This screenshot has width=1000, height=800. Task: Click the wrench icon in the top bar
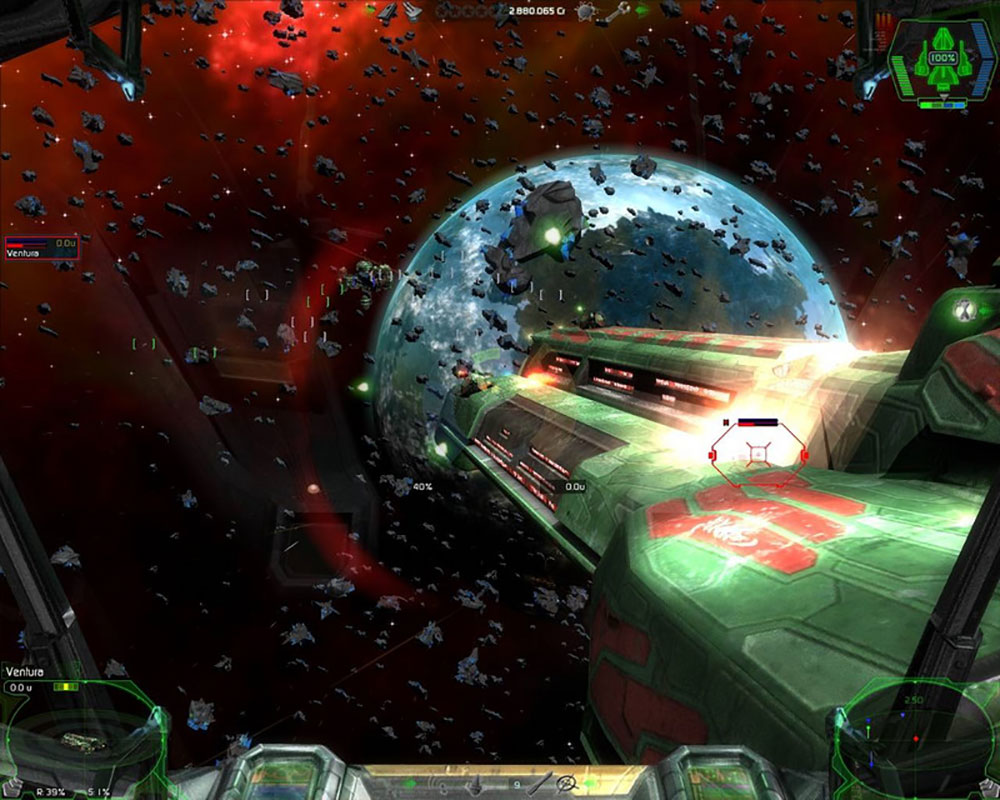[618, 11]
